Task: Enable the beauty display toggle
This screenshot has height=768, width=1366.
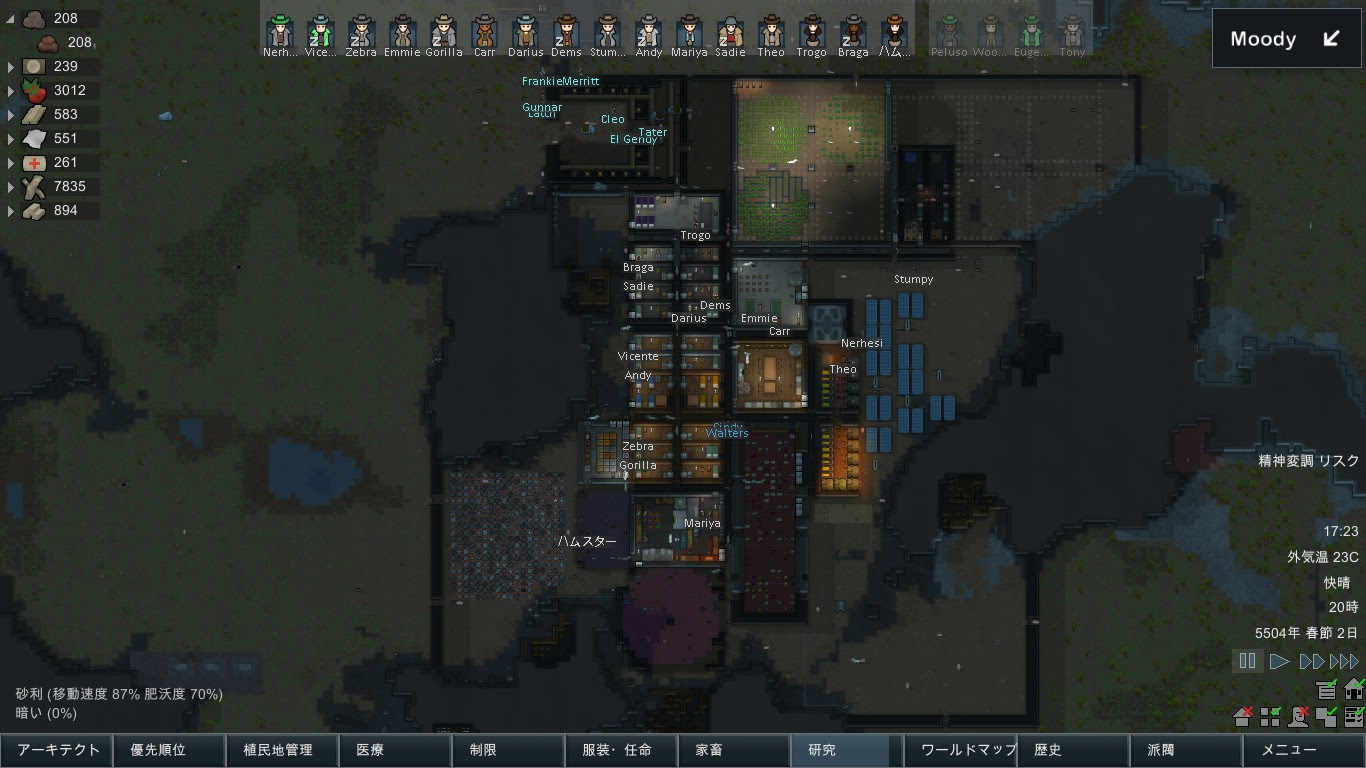Action: pyautogui.click(x=1298, y=718)
